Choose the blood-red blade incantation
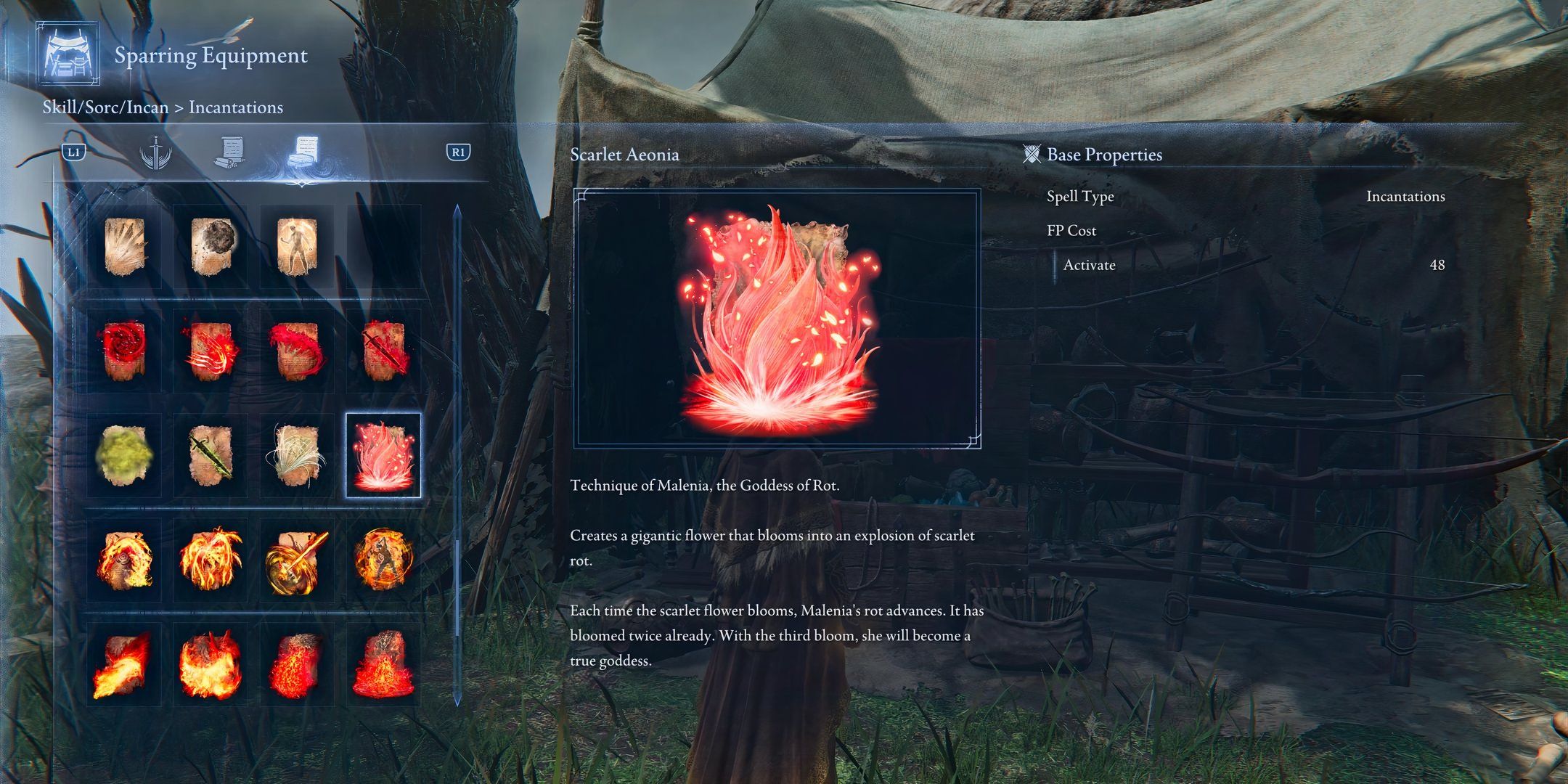The height and width of the screenshot is (784, 1568). tap(383, 351)
